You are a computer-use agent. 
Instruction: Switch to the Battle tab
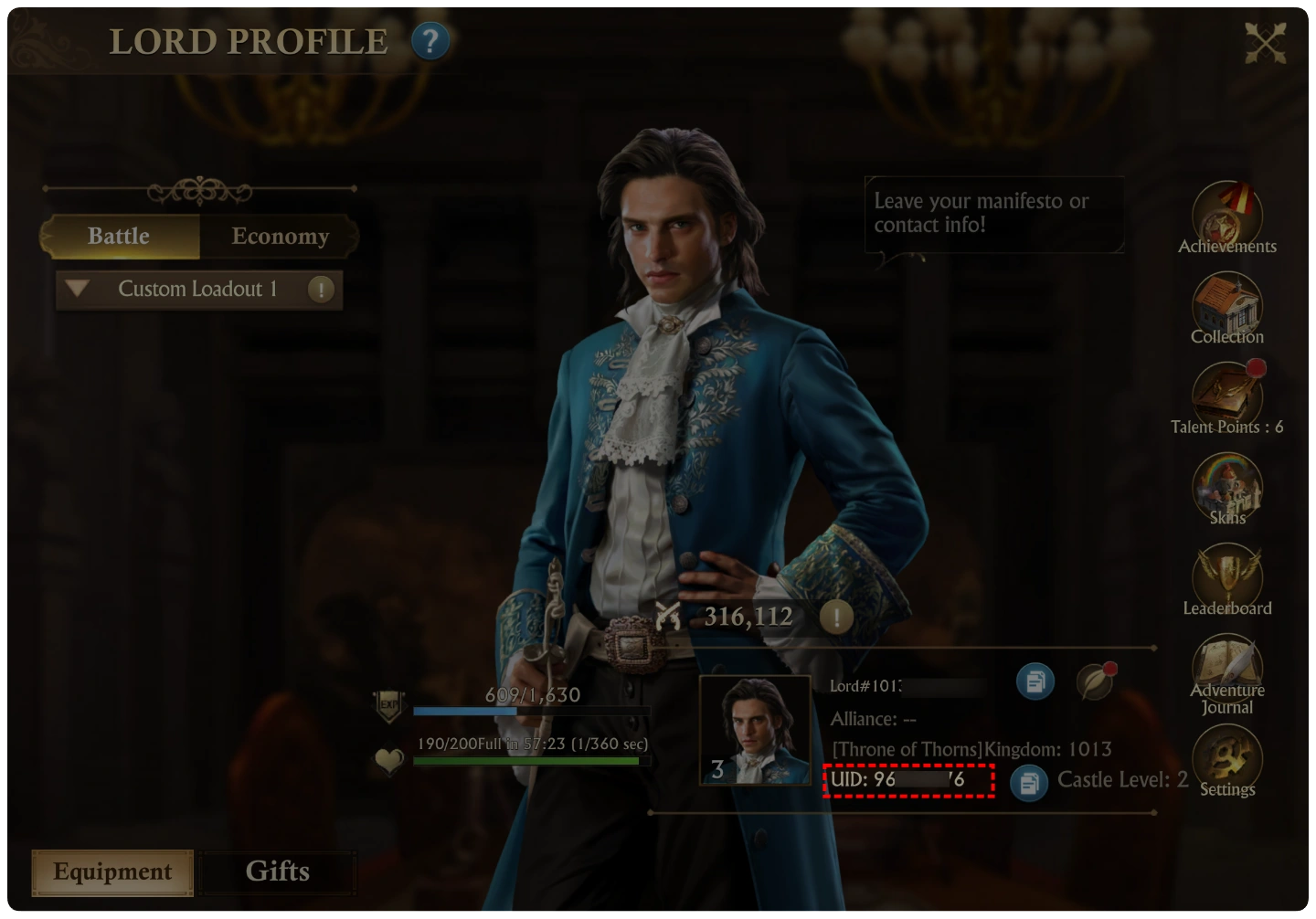tap(120, 237)
